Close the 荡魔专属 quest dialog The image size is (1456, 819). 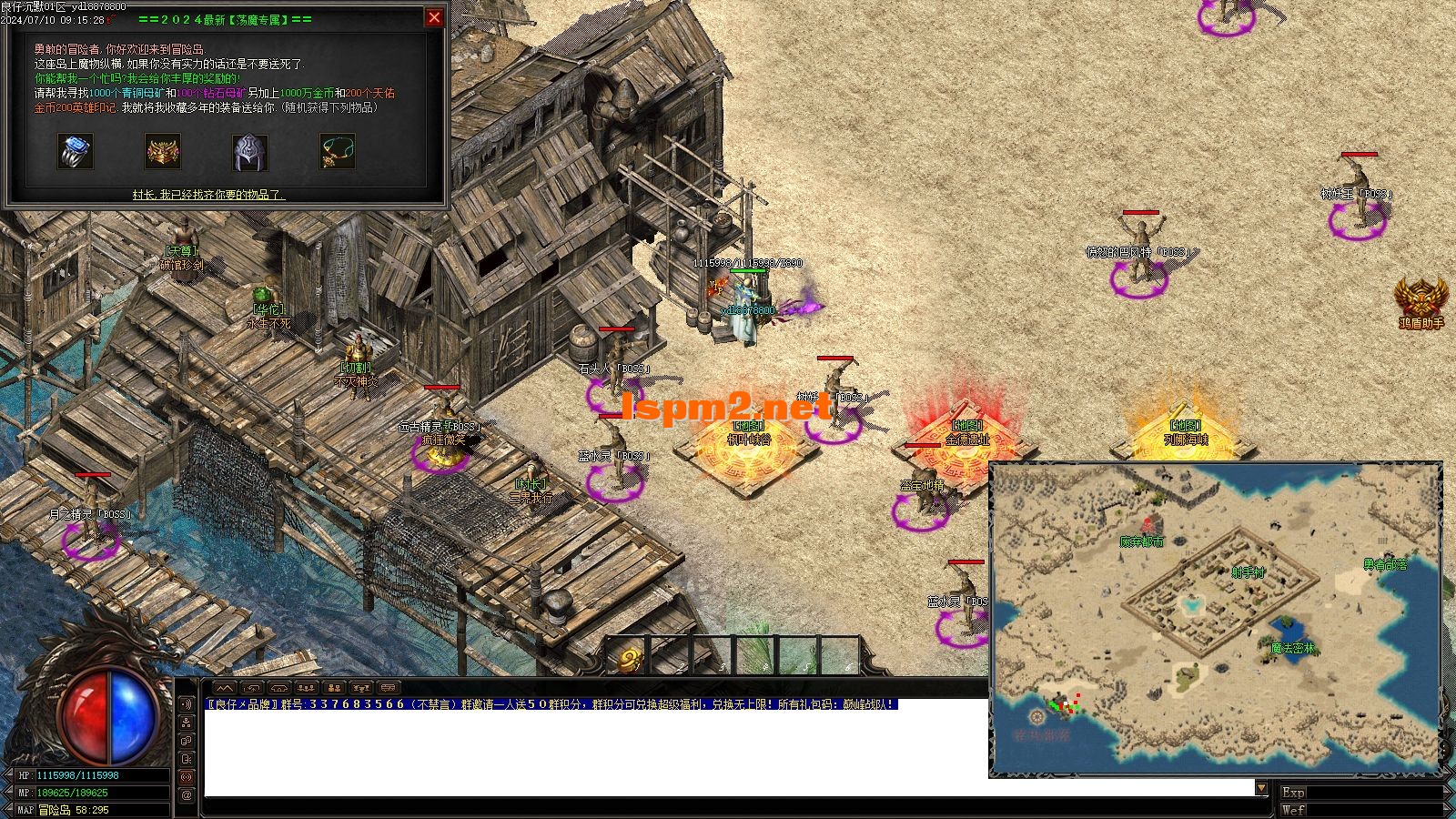pyautogui.click(x=434, y=17)
